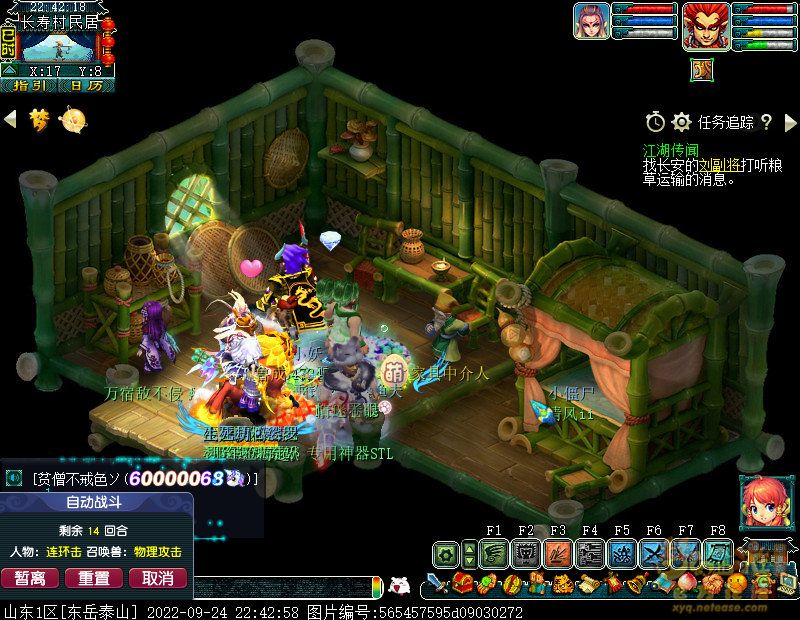
Task: Use the orange F3 skill shortcut
Action: click(558, 553)
